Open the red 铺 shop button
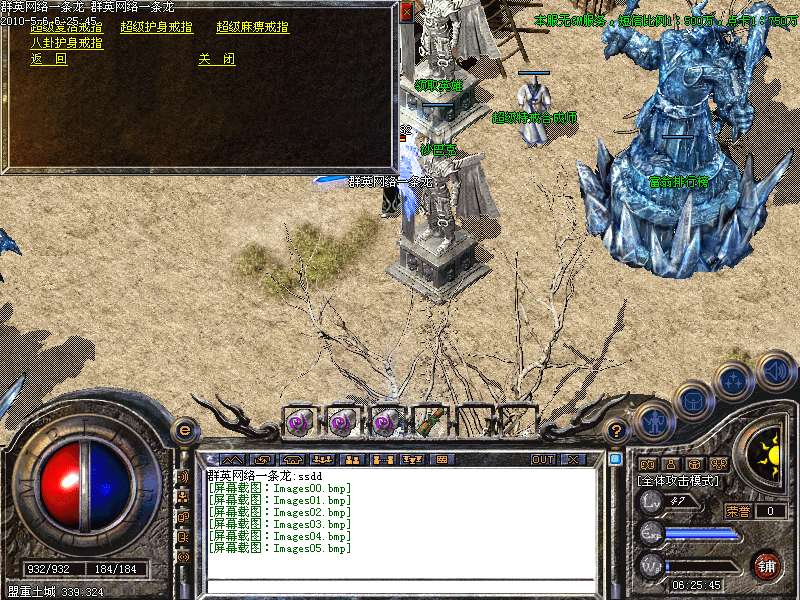 click(766, 565)
